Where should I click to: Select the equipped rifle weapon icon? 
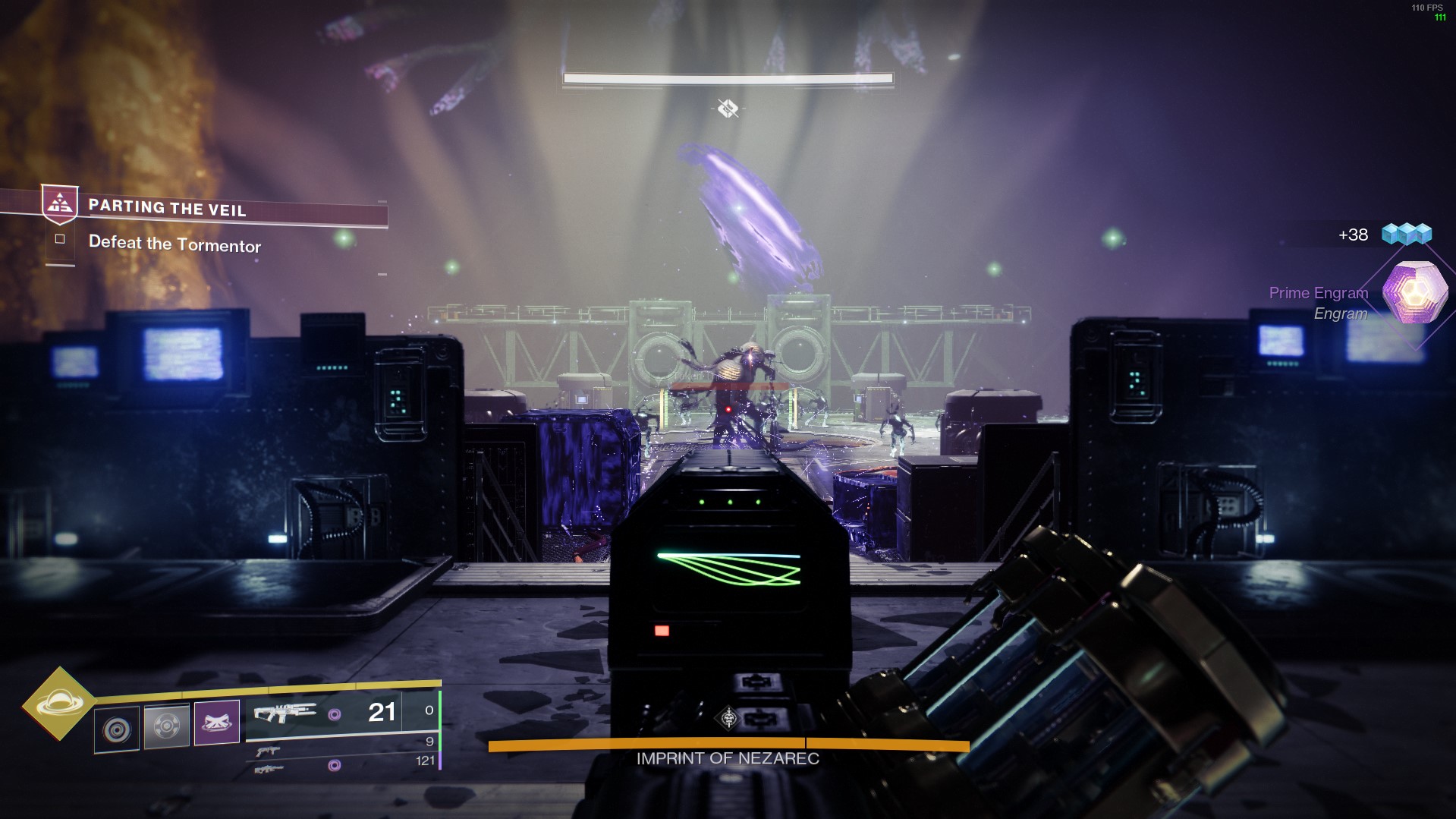pos(285,713)
